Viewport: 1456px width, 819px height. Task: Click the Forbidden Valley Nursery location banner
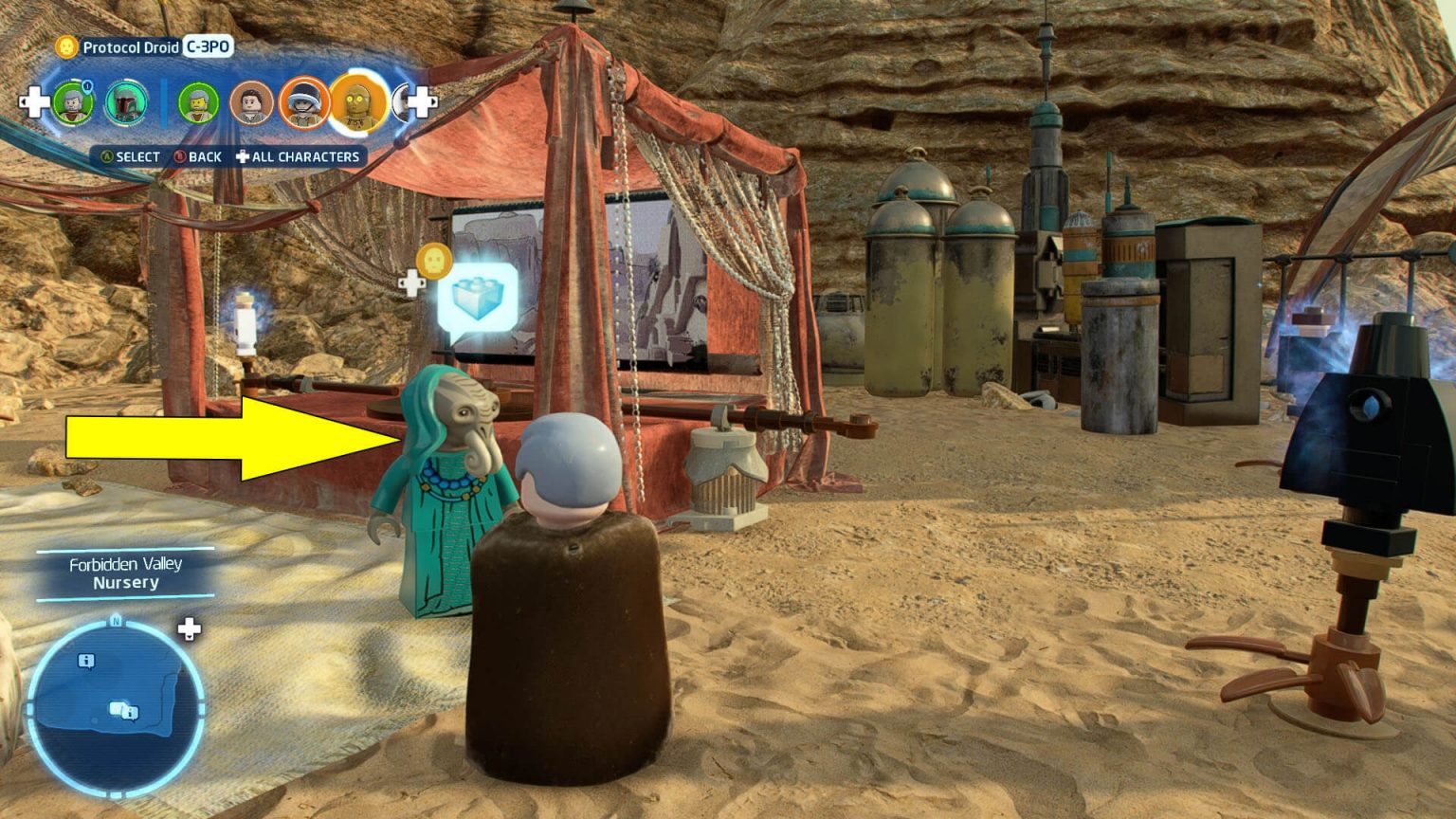126,573
